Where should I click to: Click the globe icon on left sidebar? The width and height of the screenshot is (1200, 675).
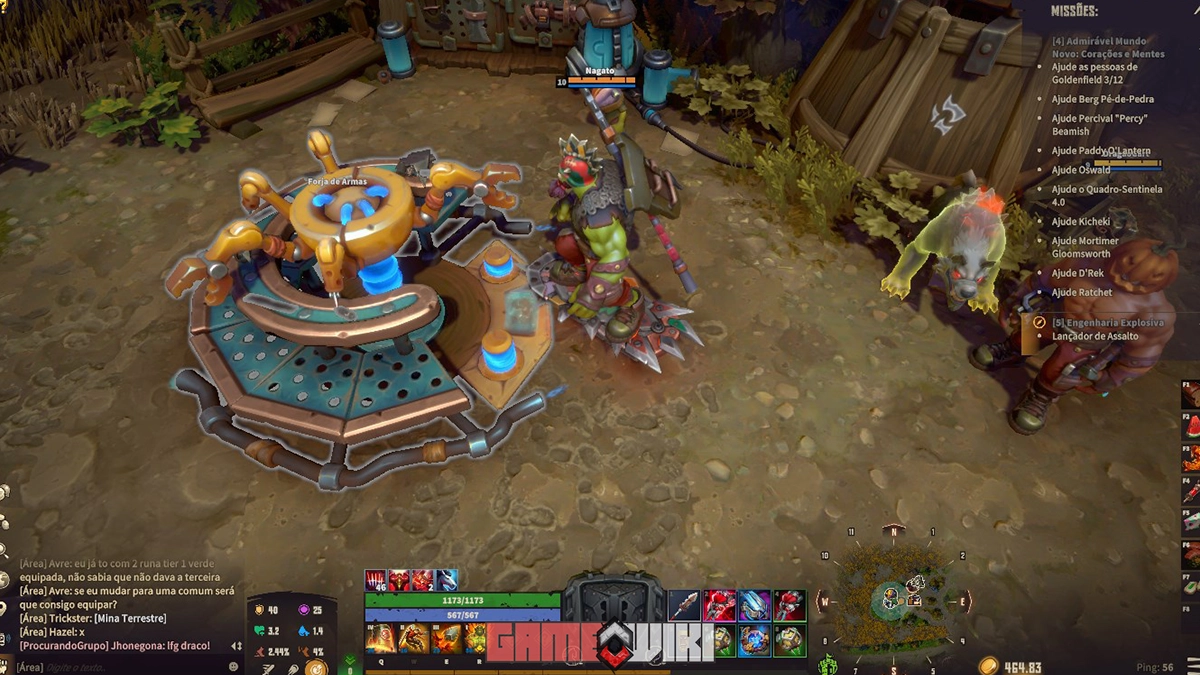tap(4, 579)
